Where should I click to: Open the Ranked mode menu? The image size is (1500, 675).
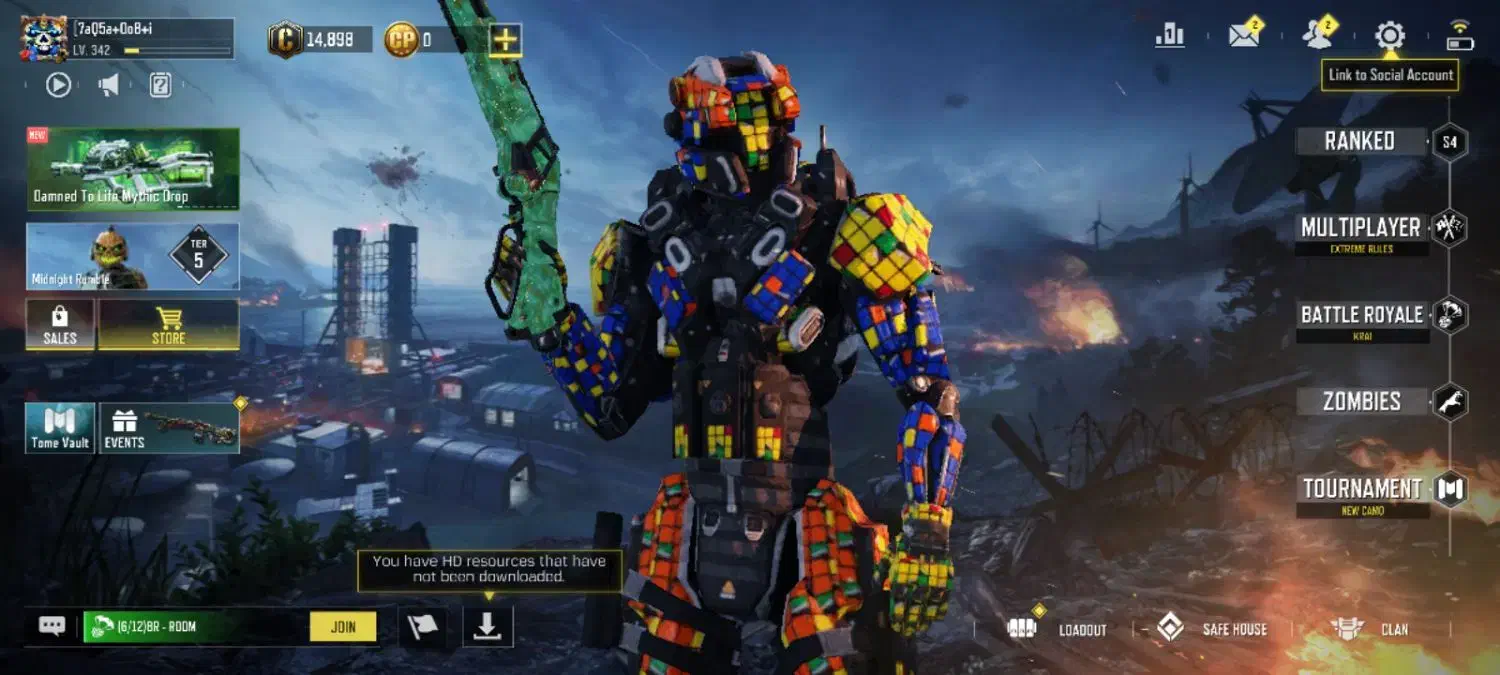[x=1360, y=142]
